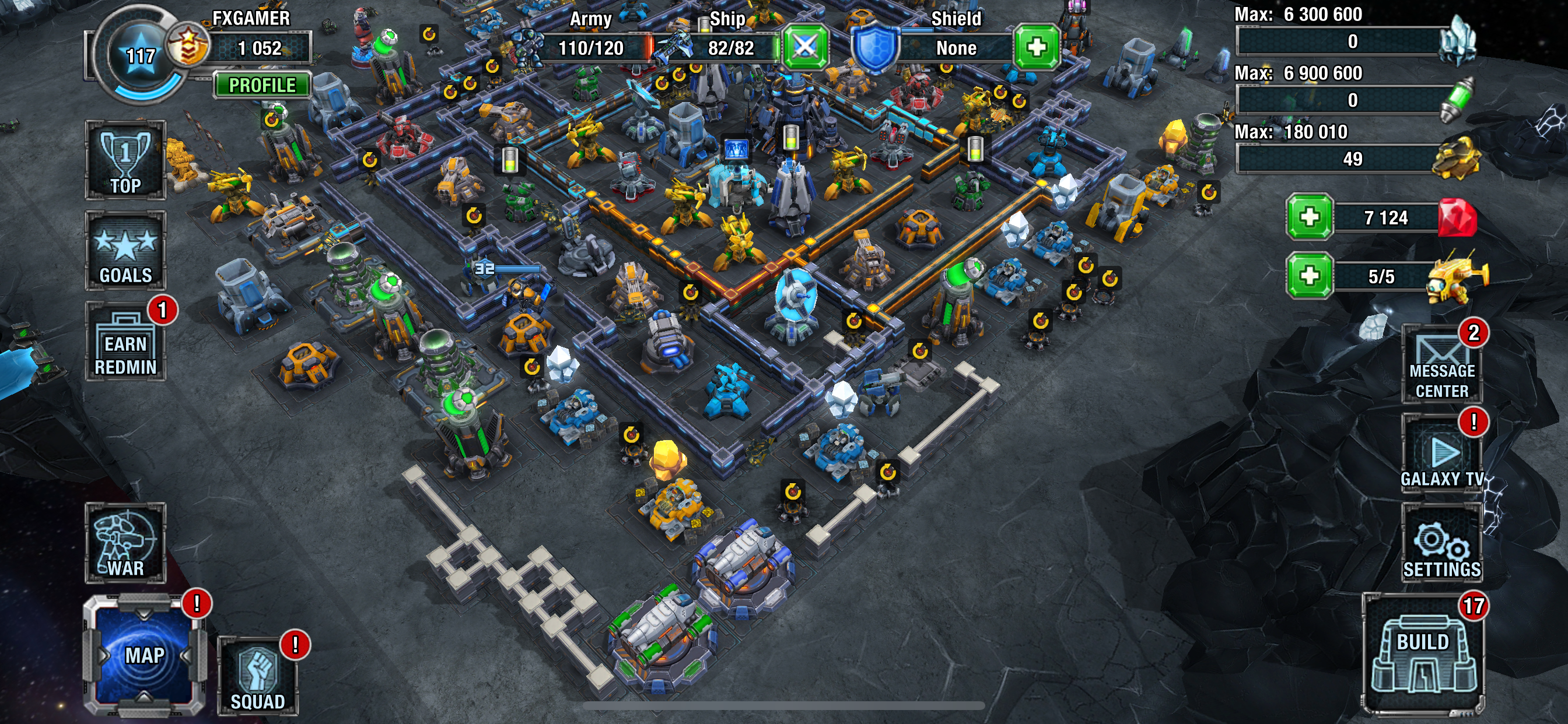Add a shield with the green plus

tap(1036, 47)
